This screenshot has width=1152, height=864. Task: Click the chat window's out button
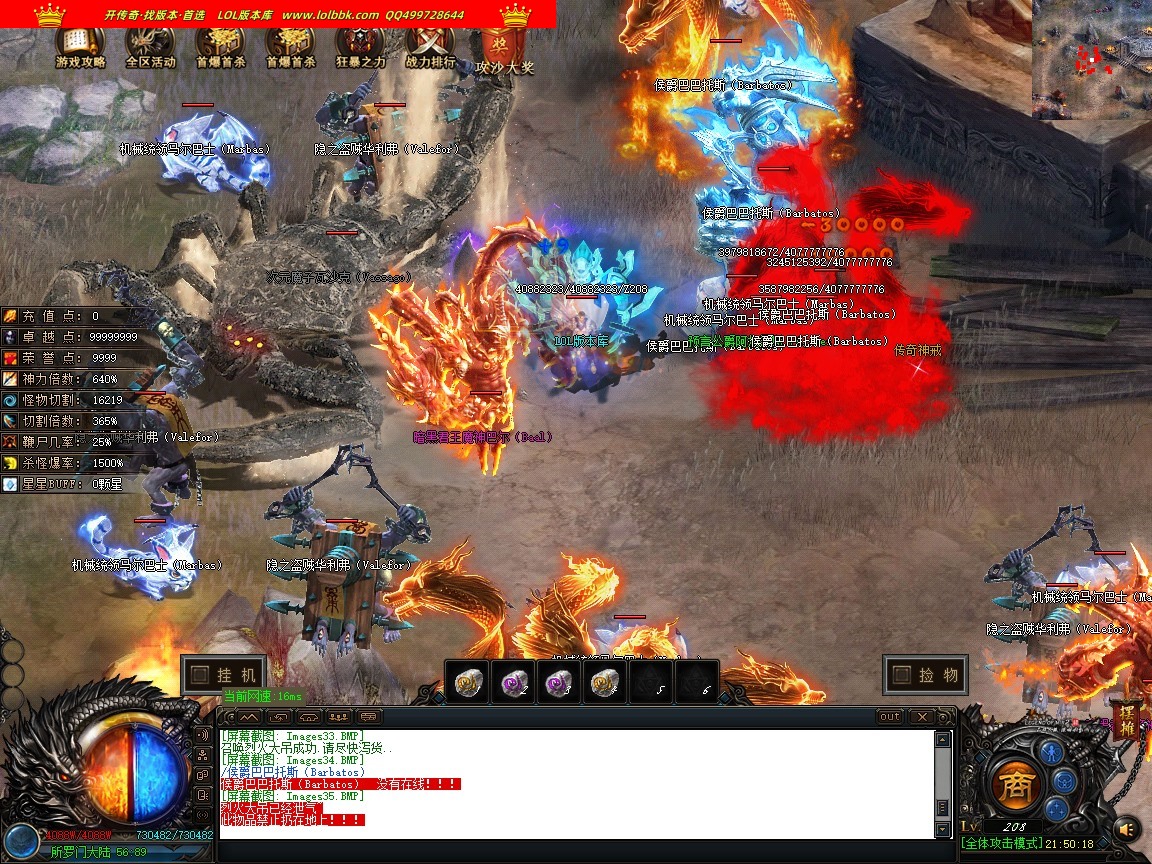coord(889,717)
